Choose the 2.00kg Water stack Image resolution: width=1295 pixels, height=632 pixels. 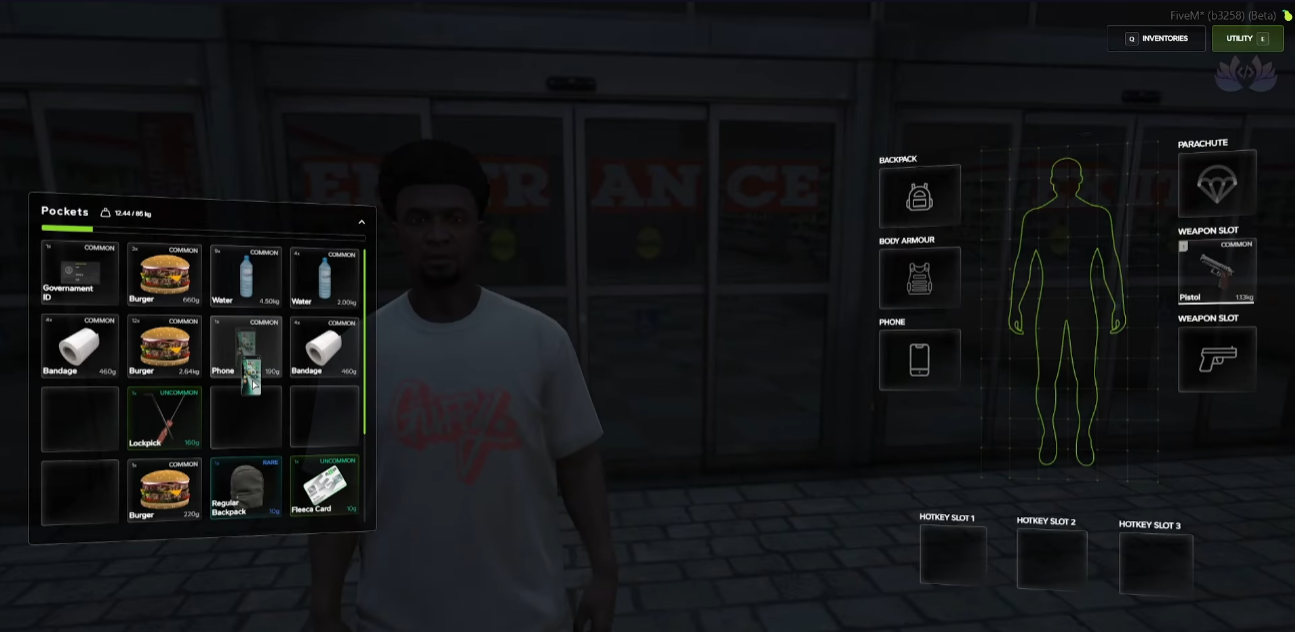tap(324, 277)
